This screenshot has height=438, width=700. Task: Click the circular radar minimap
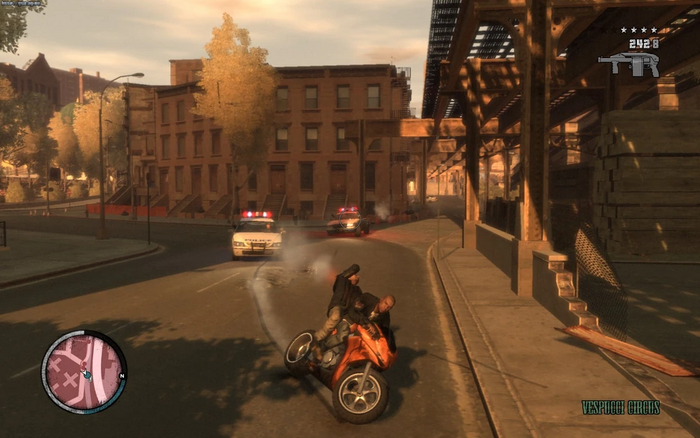(x=84, y=372)
